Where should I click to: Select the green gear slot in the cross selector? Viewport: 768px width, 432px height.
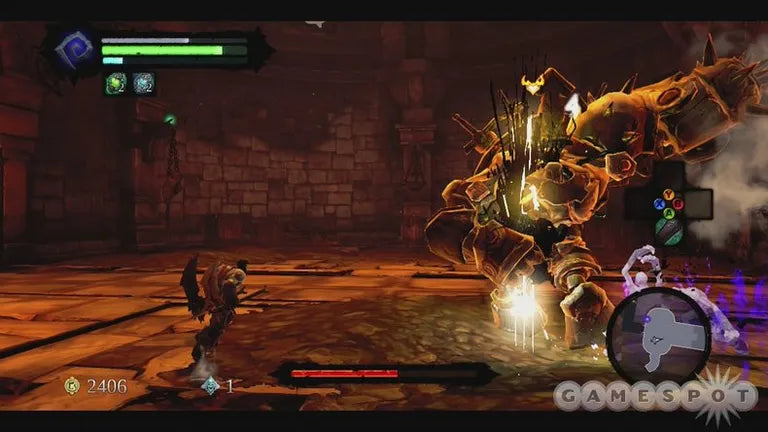pyautogui.click(x=669, y=232)
